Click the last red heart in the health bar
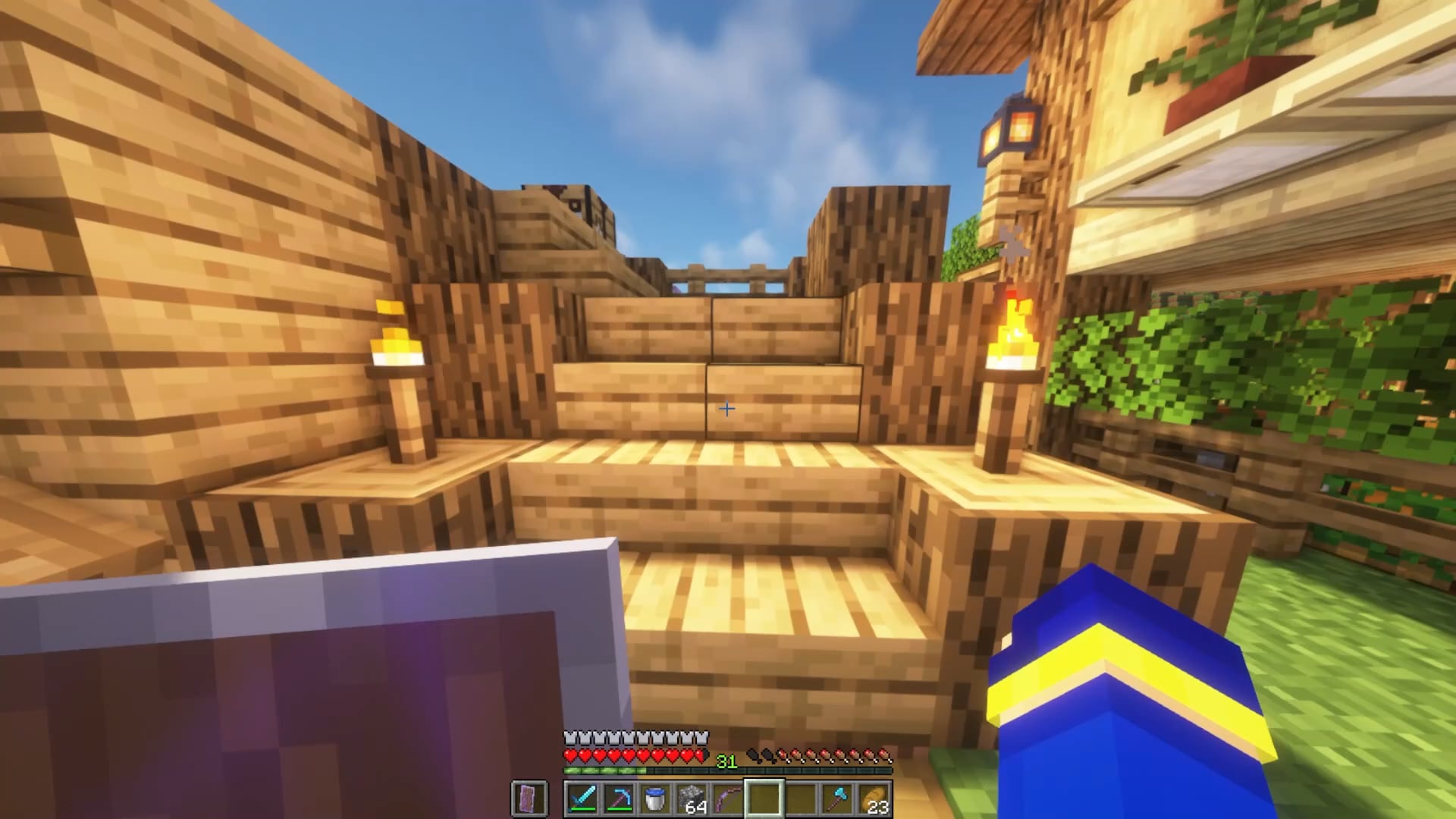The image size is (1456, 819). (699, 755)
